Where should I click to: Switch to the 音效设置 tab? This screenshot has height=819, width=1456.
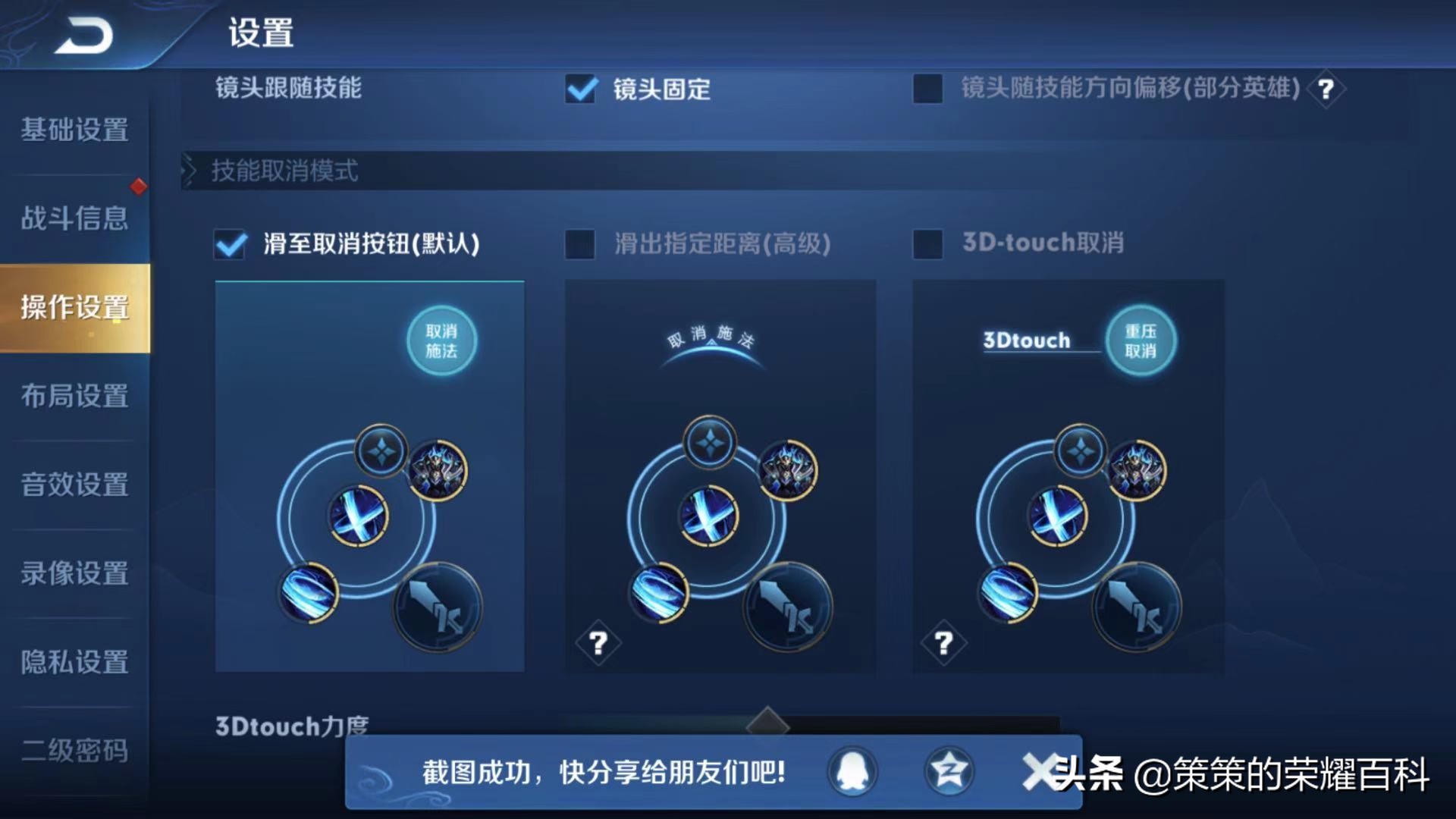click(74, 485)
